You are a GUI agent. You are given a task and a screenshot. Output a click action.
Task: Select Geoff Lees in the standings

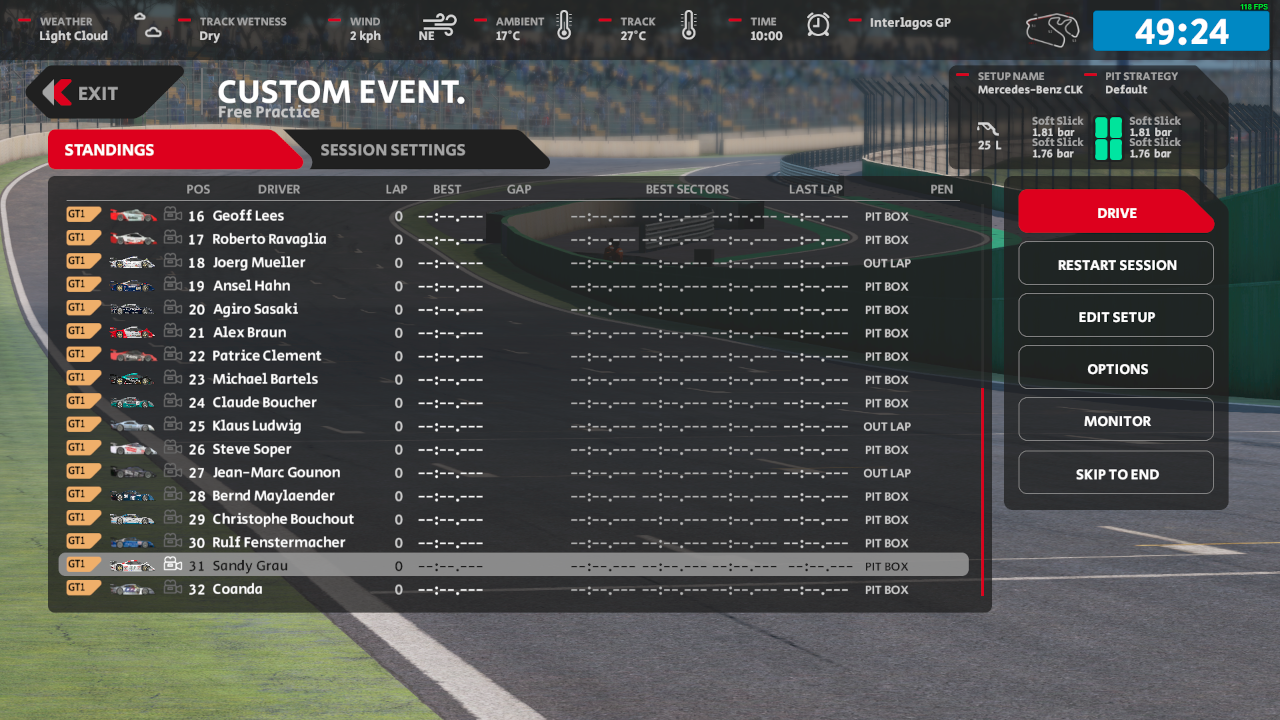pyautogui.click(x=248, y=216)
